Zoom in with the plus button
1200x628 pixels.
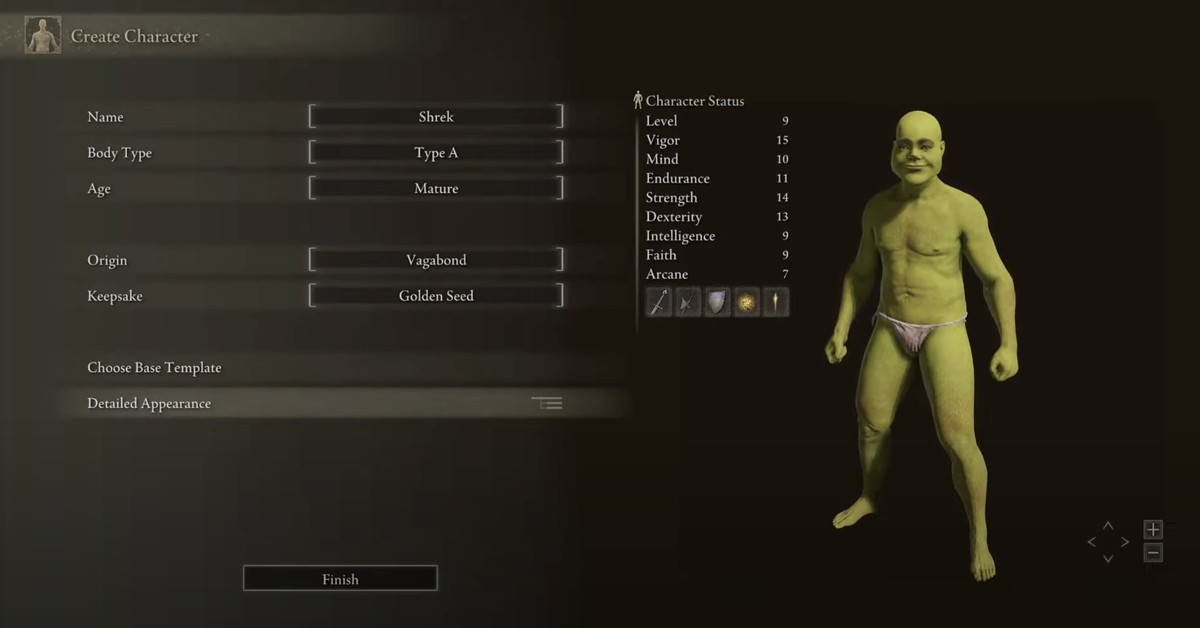tap(1153, 530)
